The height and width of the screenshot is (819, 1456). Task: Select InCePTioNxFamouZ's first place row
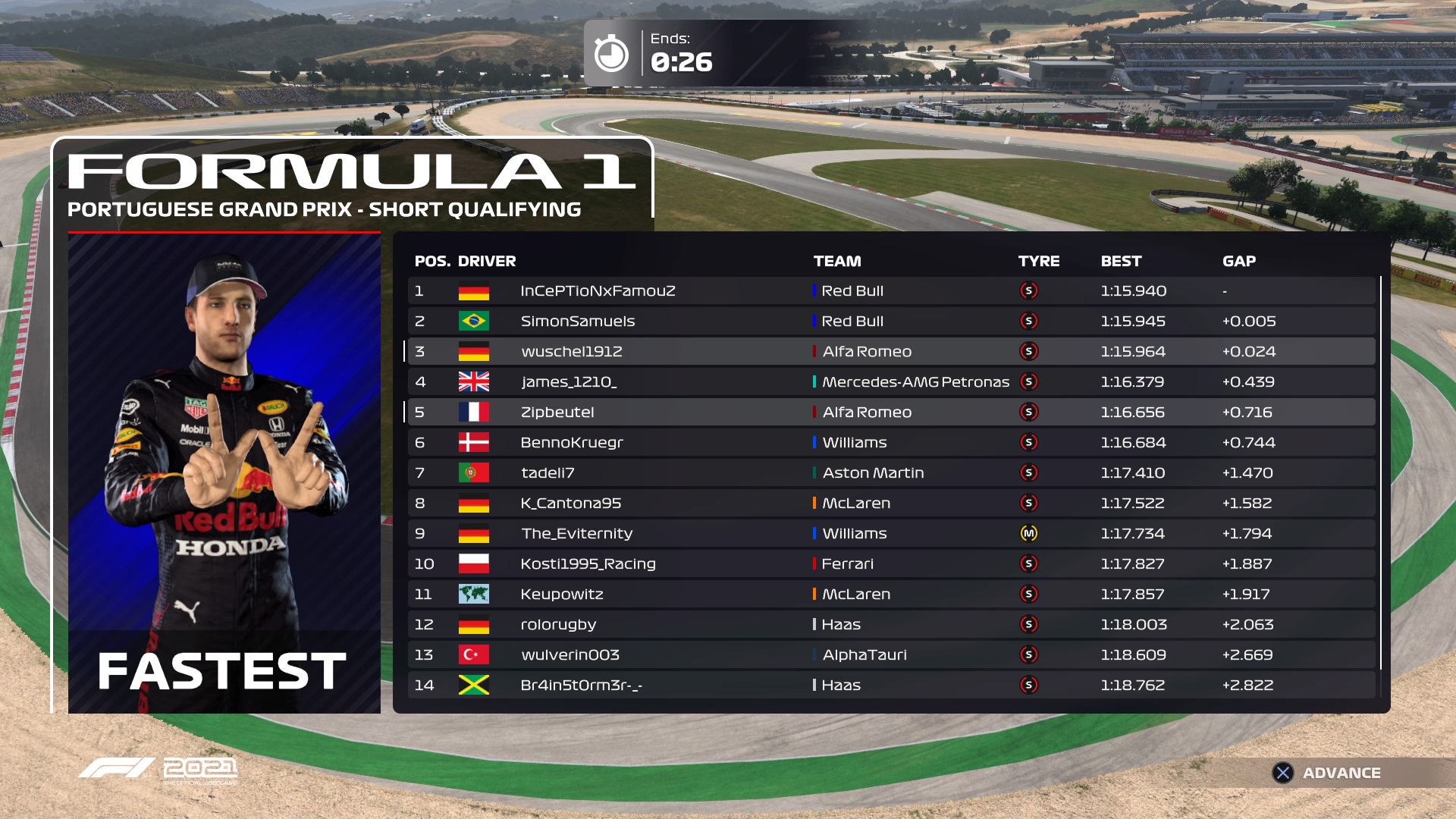click(891, 291)
